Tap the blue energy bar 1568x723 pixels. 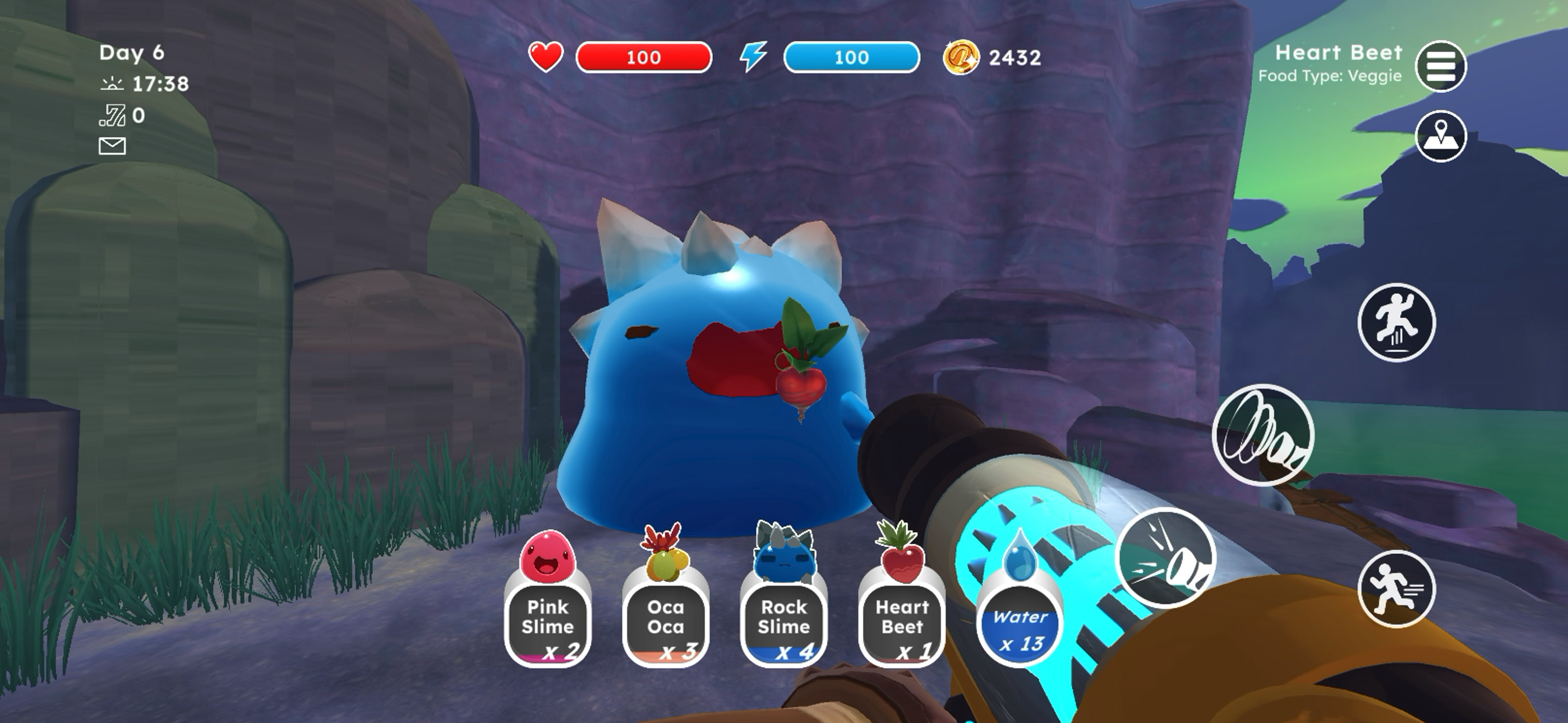(x=854, y=57)
